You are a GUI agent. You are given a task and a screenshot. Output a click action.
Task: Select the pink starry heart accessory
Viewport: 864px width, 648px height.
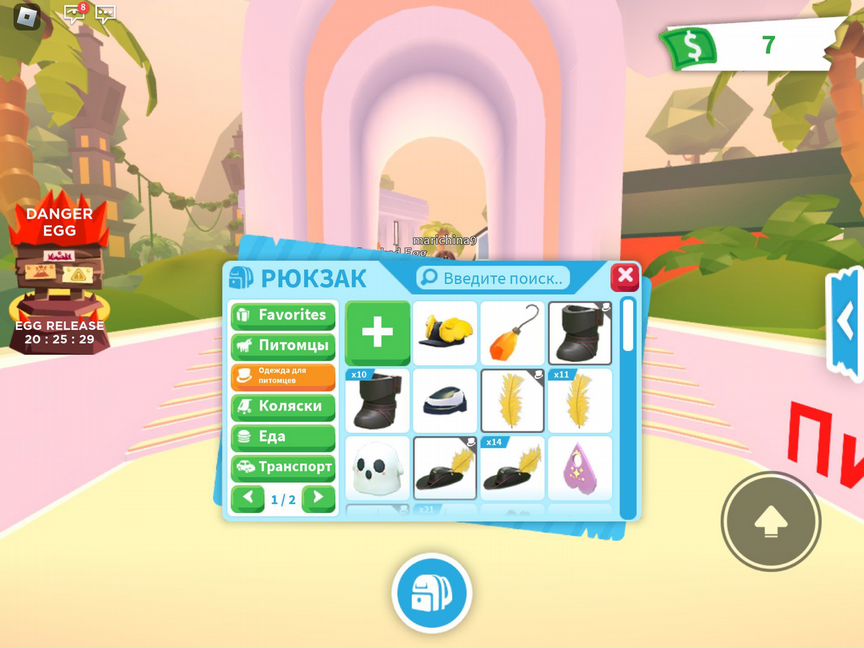pos(579,468)
